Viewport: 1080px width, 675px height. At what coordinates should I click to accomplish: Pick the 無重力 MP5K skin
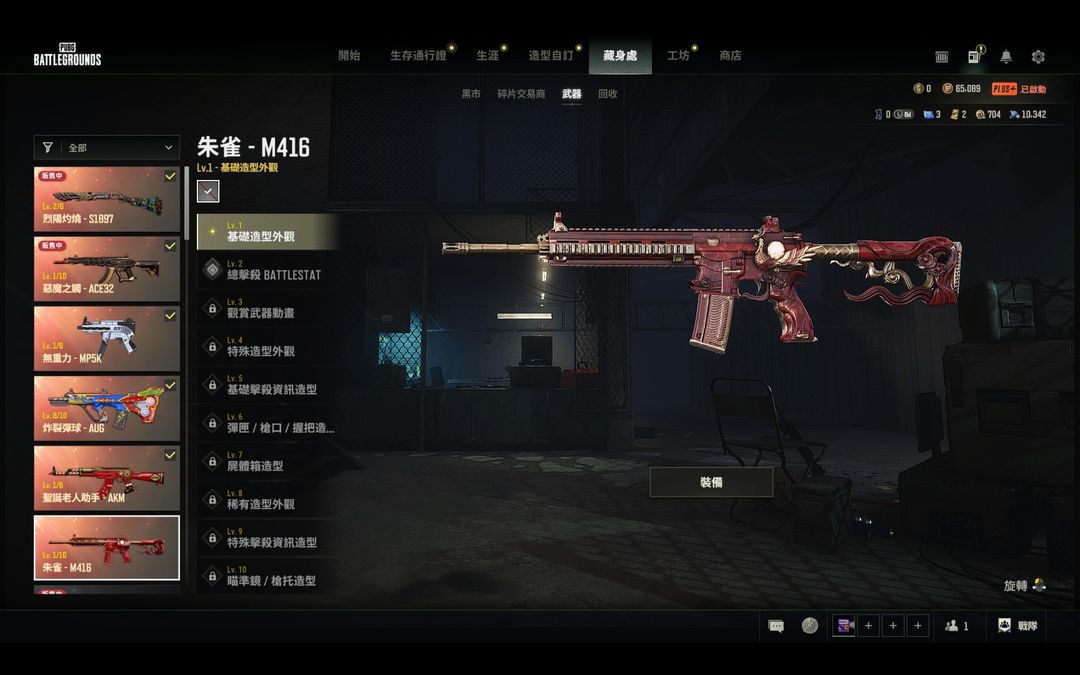coord(107,338)
